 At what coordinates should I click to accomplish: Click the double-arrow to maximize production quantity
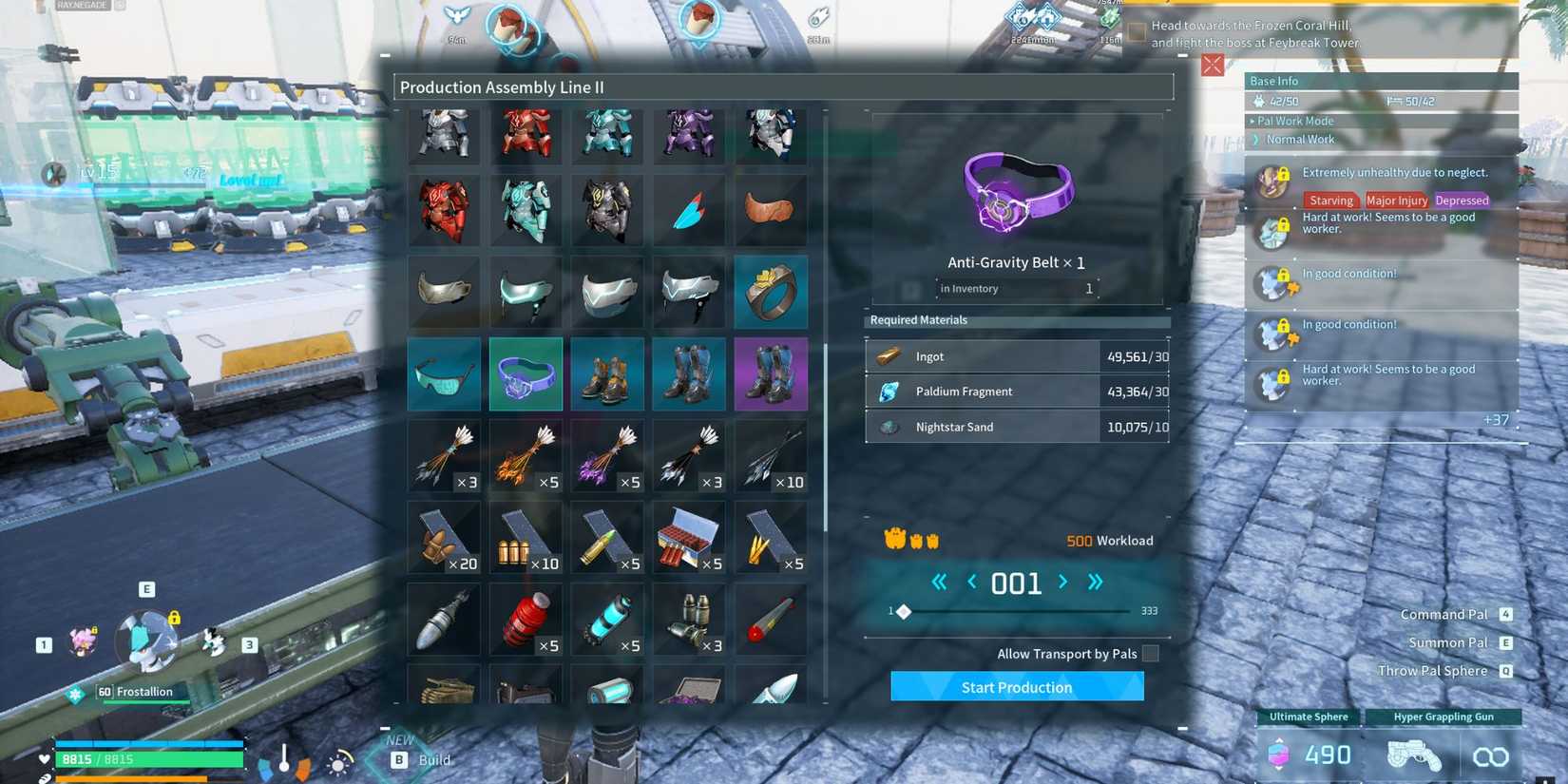click(1095, 583)
